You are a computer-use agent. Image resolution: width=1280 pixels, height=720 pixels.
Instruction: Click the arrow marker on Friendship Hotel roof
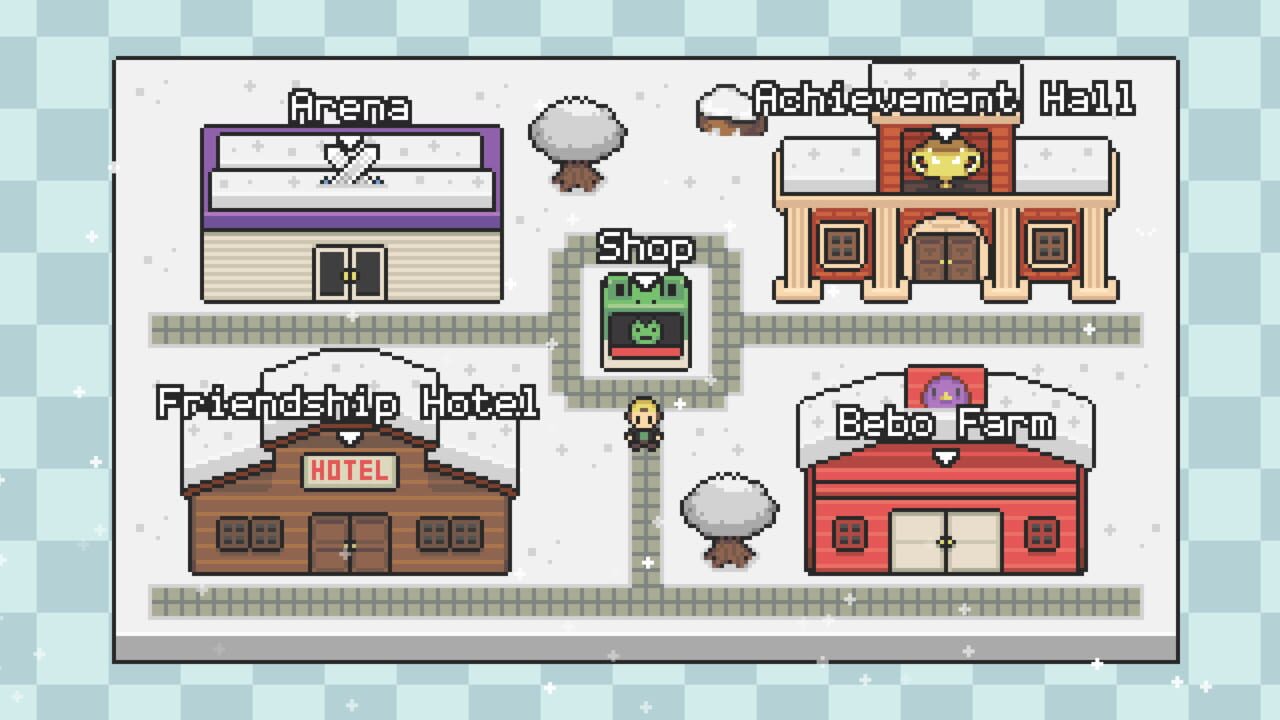pyautogui.click(x=347, y=437)
